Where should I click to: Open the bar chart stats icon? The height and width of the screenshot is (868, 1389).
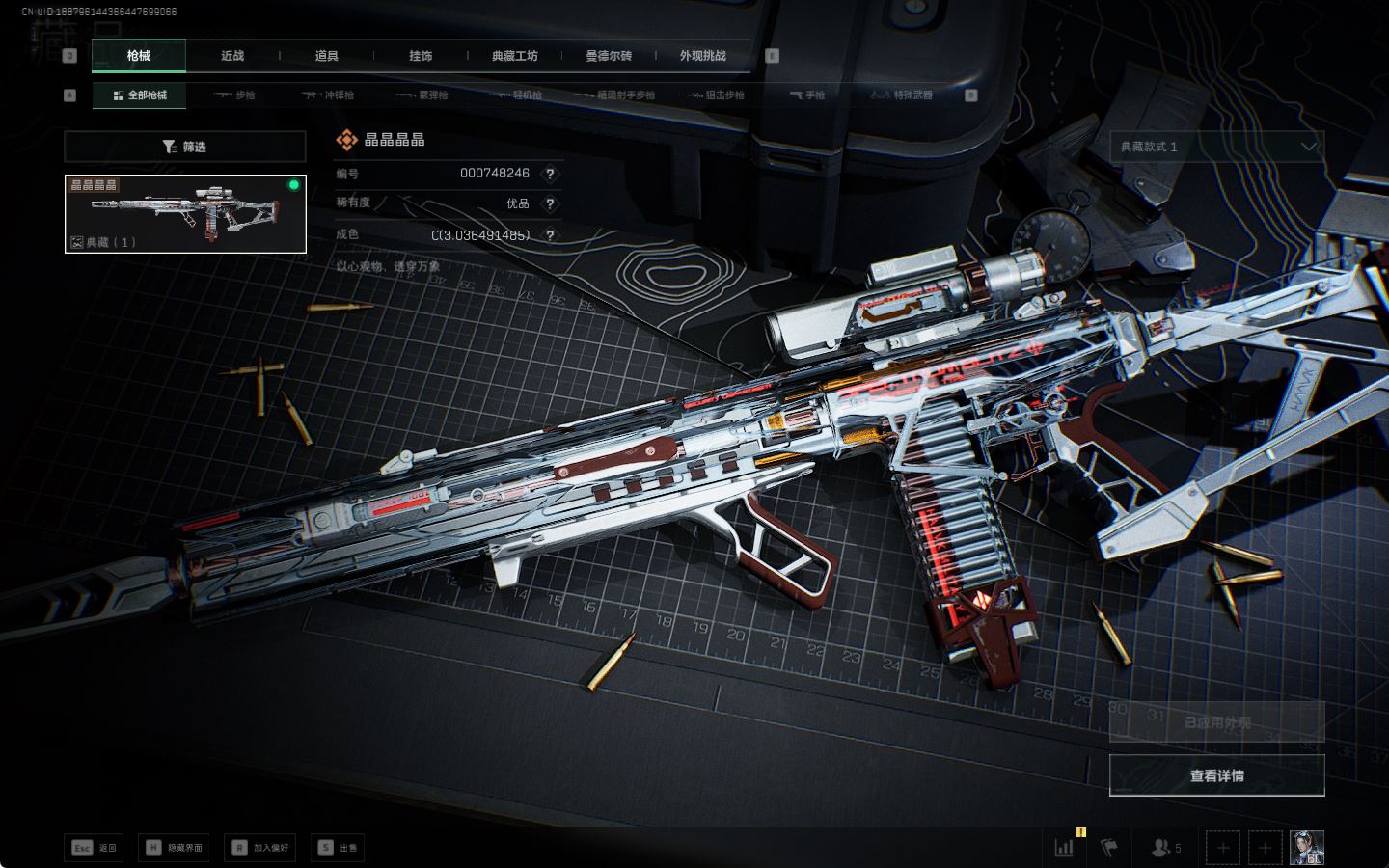[x=1064, y=848]
